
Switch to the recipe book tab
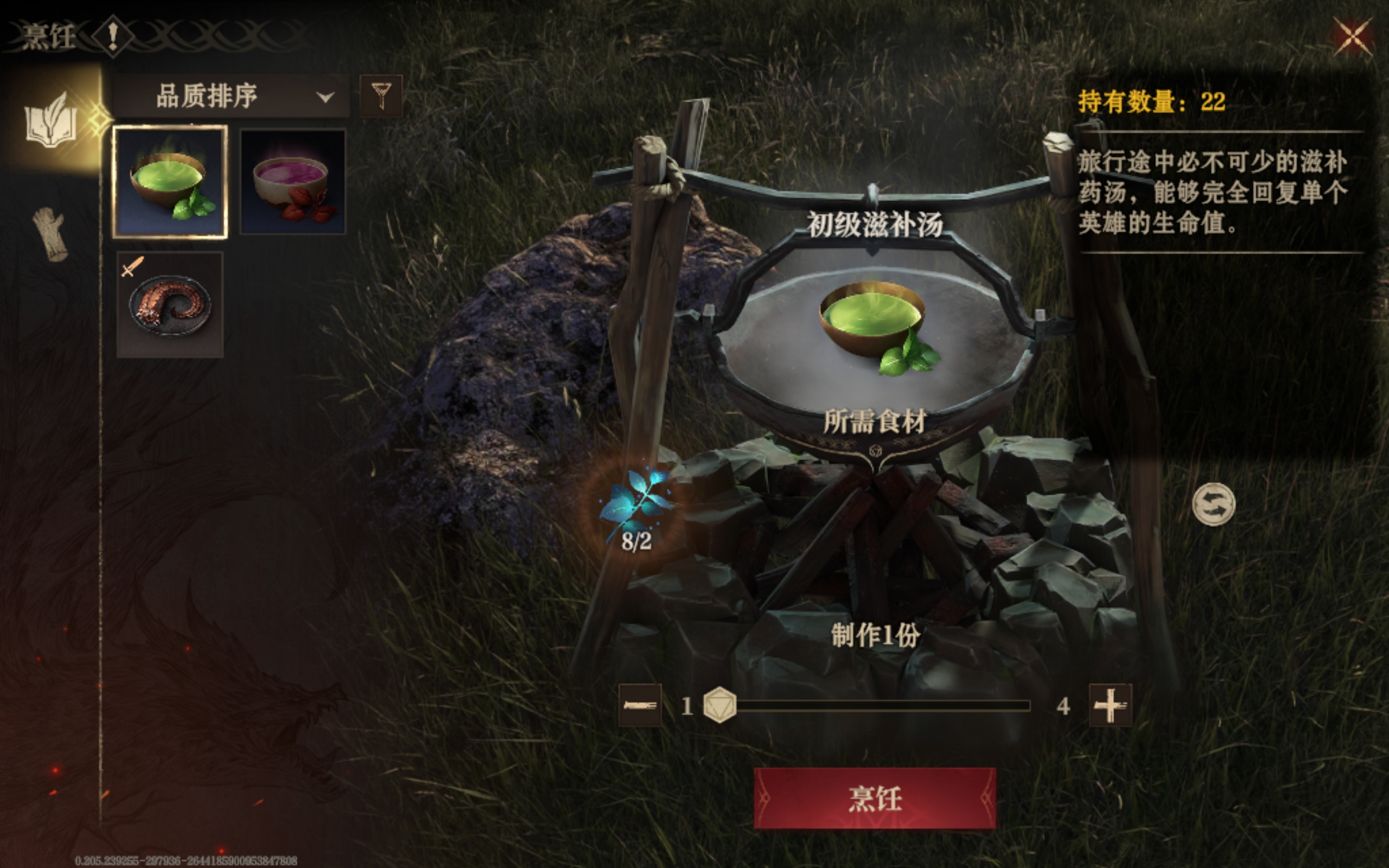click(50, 122)
